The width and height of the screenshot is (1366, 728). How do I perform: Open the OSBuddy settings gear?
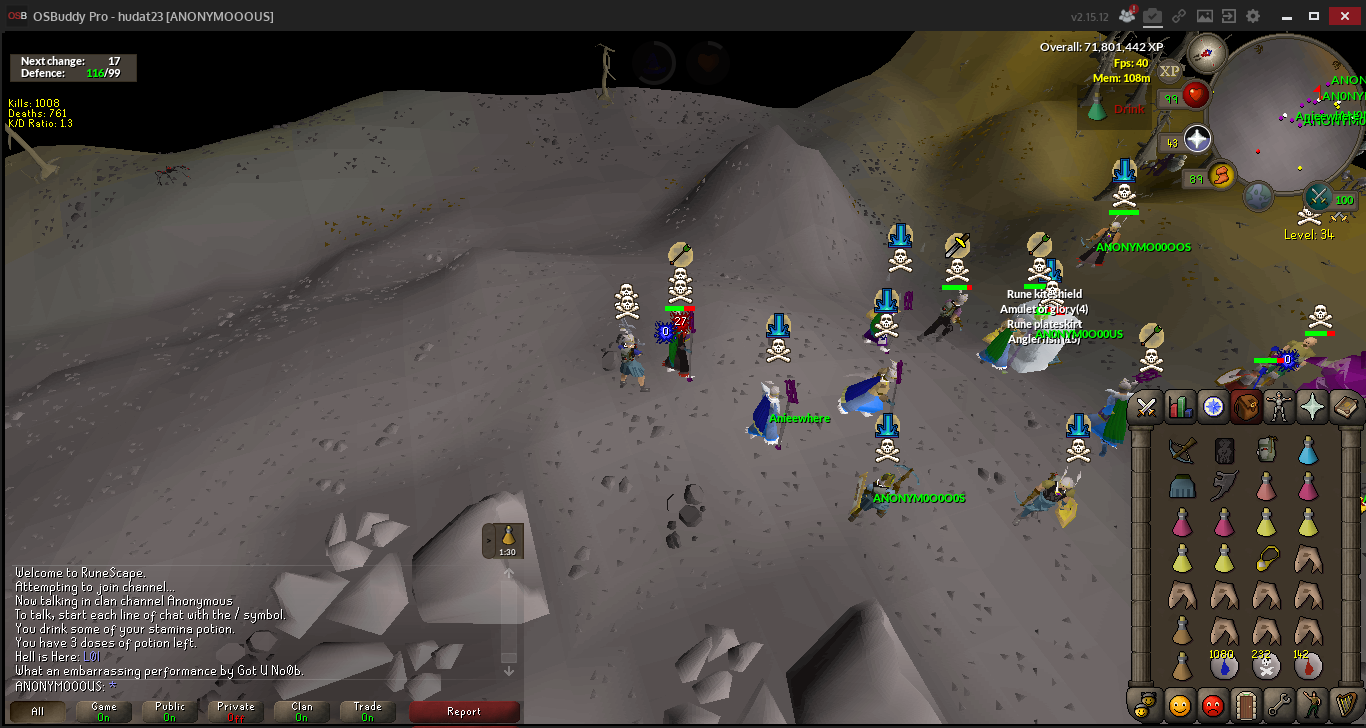(x=1253, y=16)
